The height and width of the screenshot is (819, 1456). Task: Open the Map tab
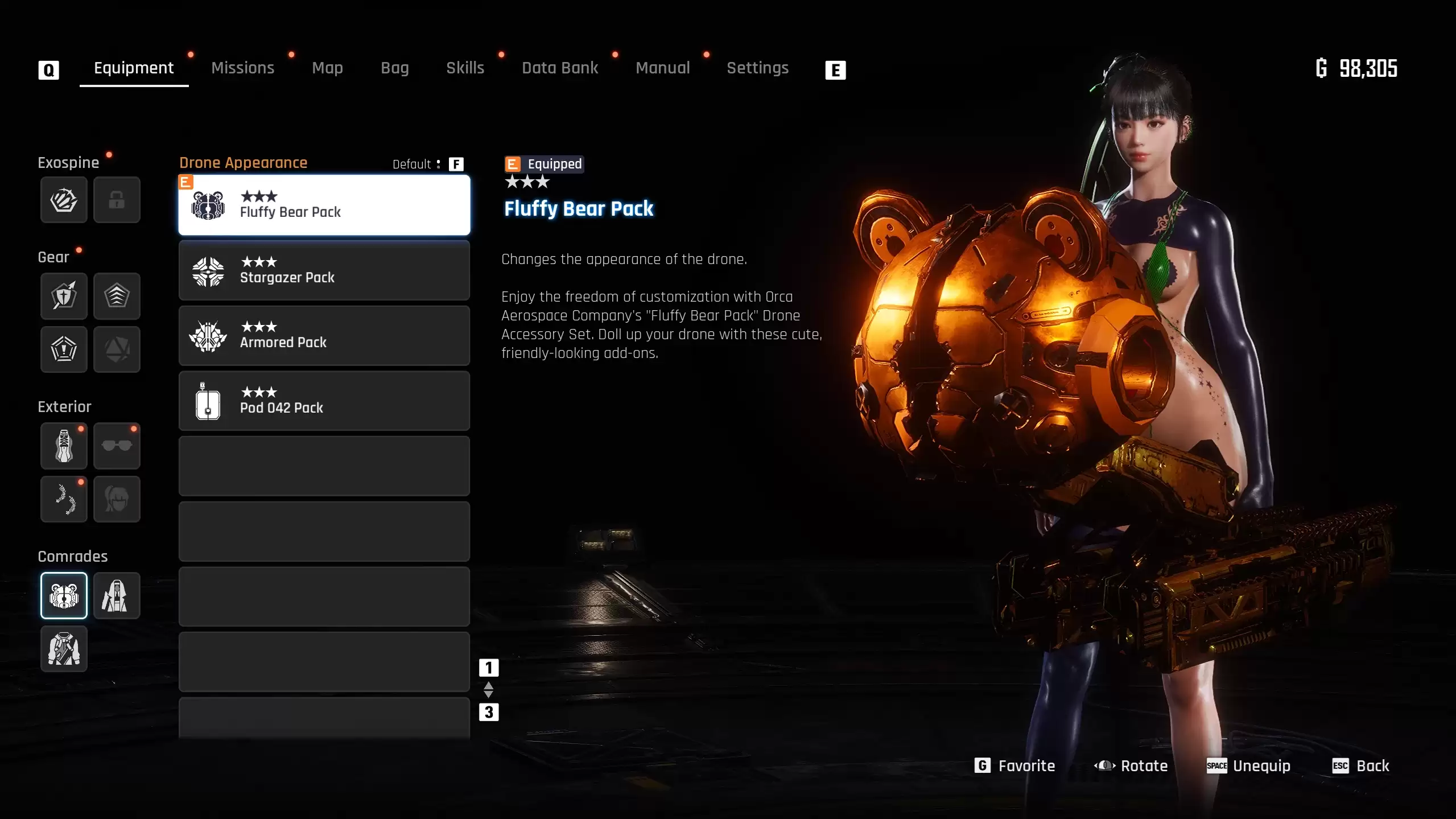327,68
